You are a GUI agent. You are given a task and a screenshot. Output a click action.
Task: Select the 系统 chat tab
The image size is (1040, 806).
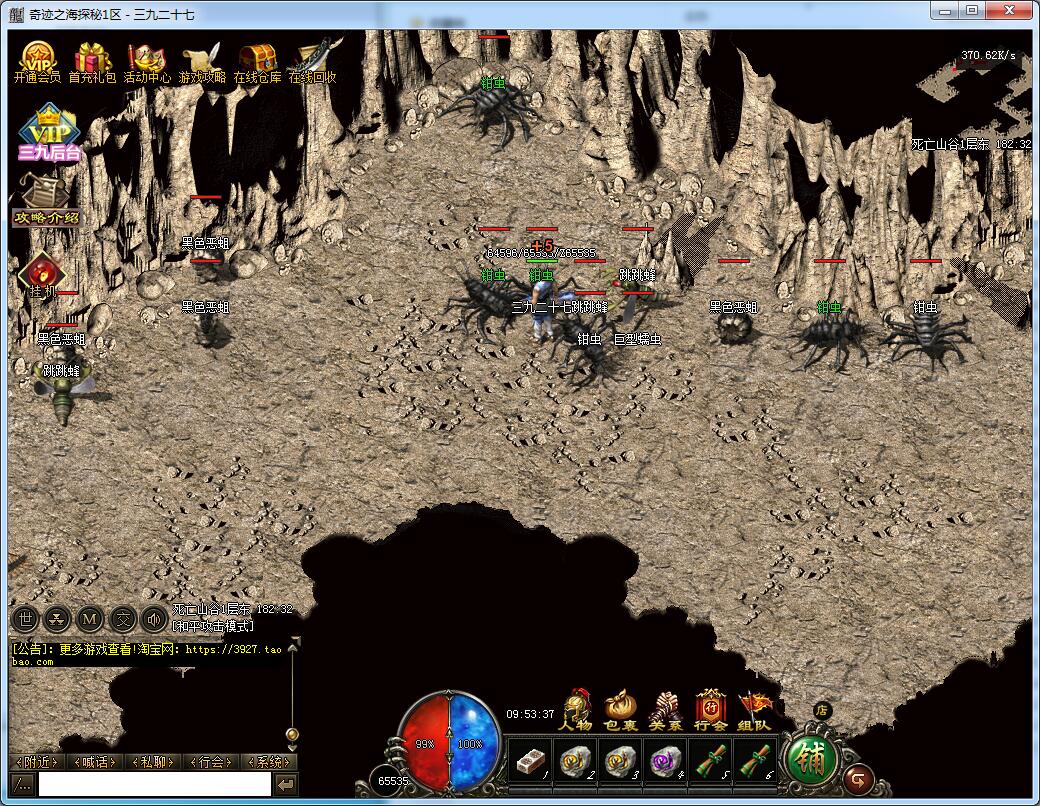pos(269,762)
